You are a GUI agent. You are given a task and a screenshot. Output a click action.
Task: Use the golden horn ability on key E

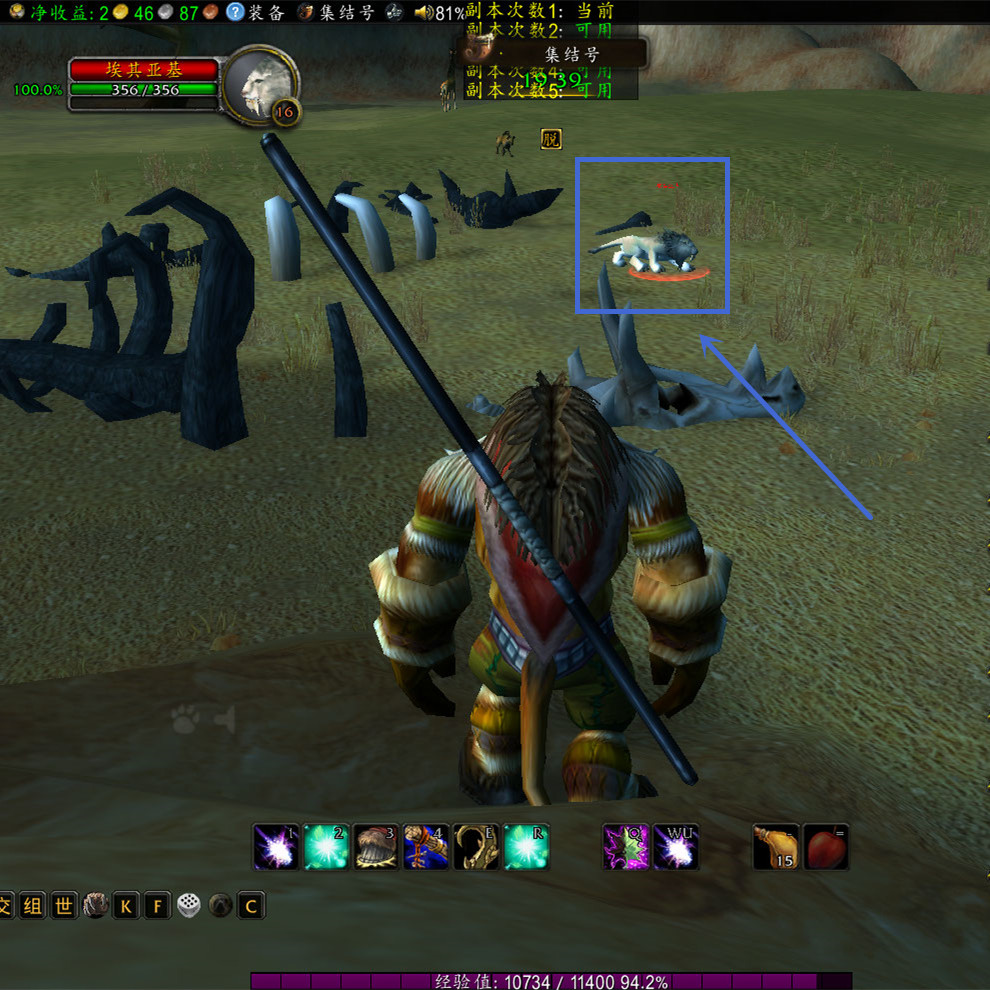tap(476, 847)
